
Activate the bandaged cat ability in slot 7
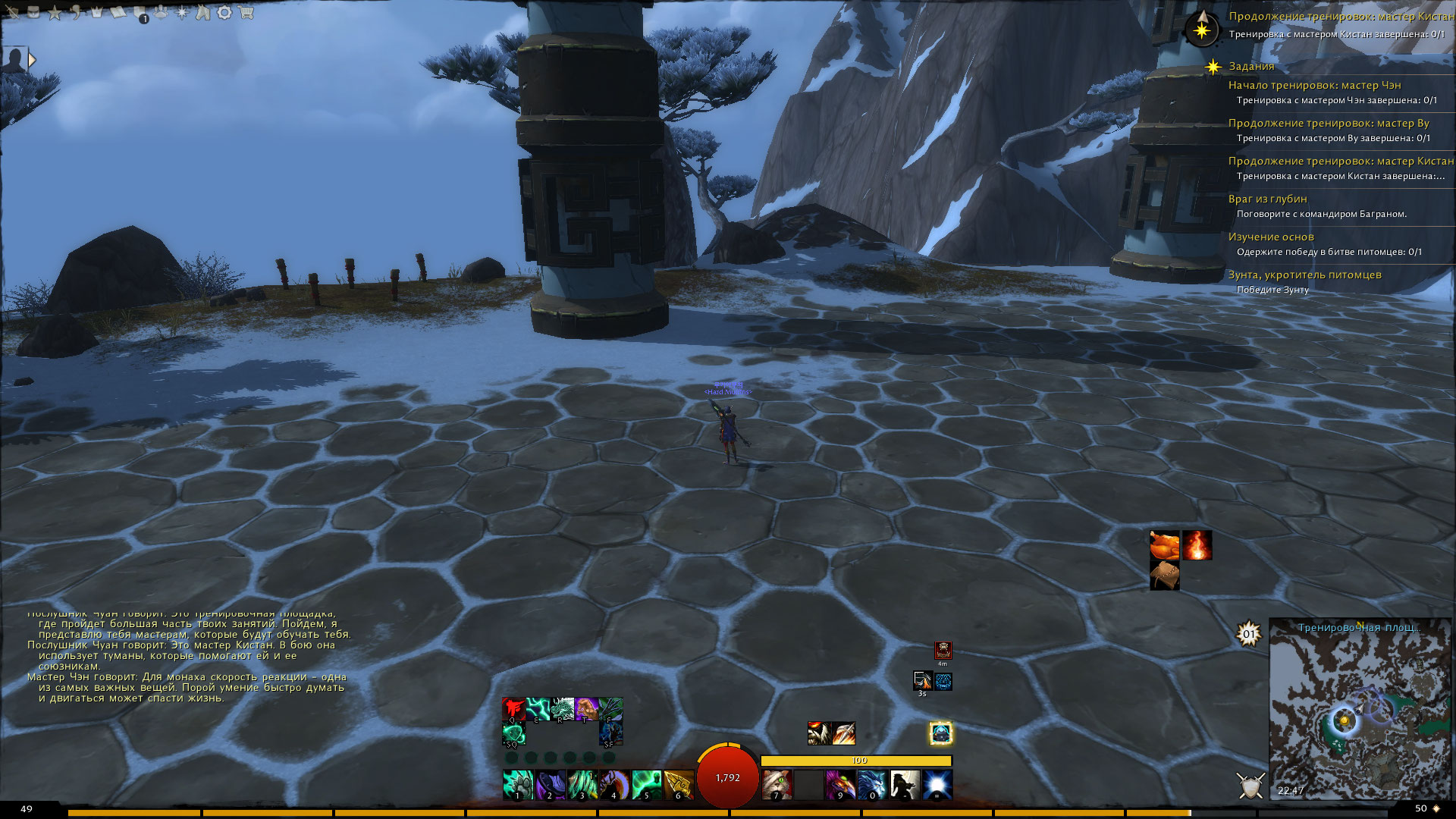[x=777, y=784]
